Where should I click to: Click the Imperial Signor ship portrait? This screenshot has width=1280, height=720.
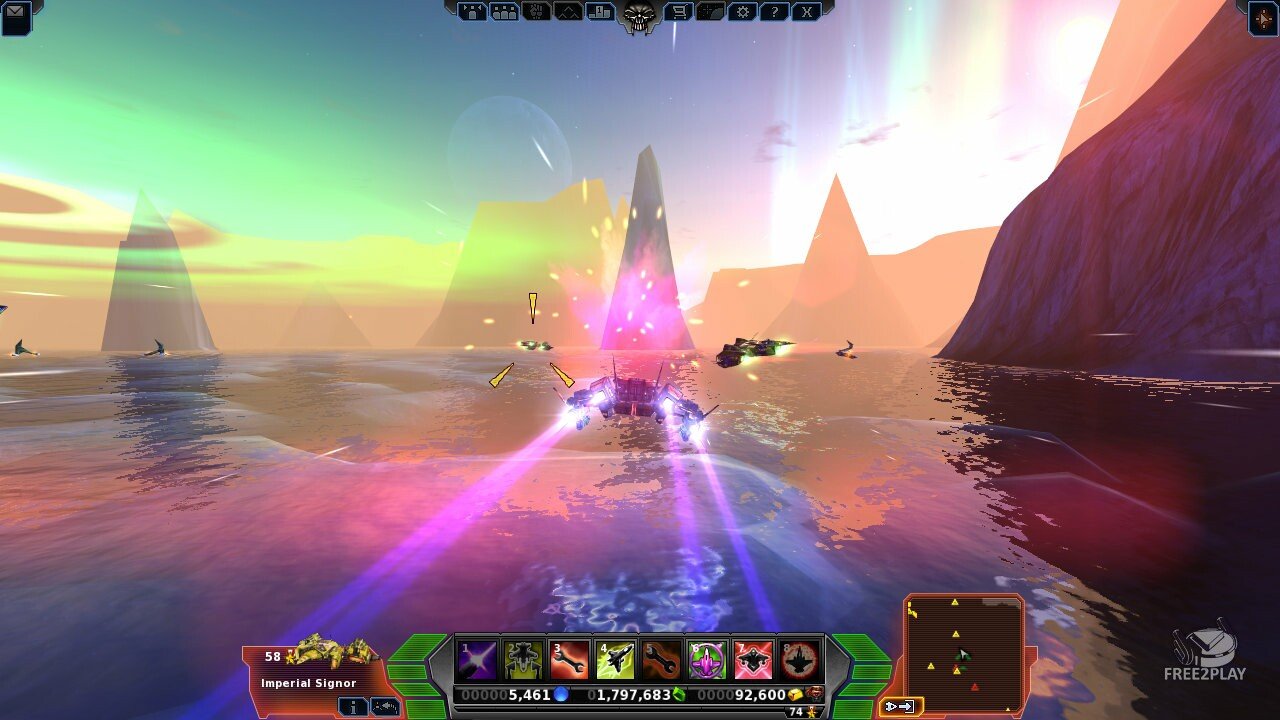[330, 652]
